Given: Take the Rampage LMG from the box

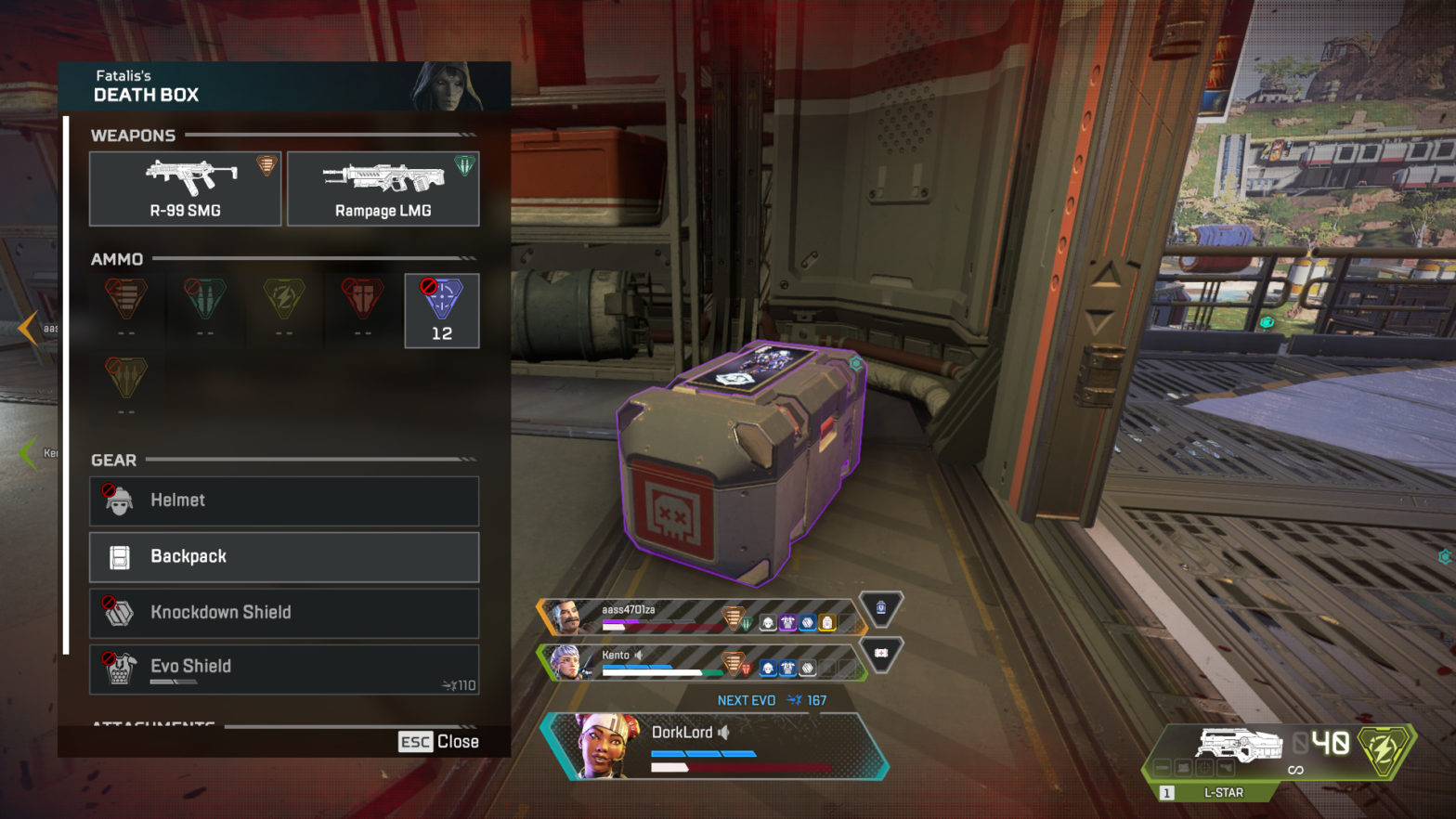Looking at the screenshot, I should pos(383,188).
